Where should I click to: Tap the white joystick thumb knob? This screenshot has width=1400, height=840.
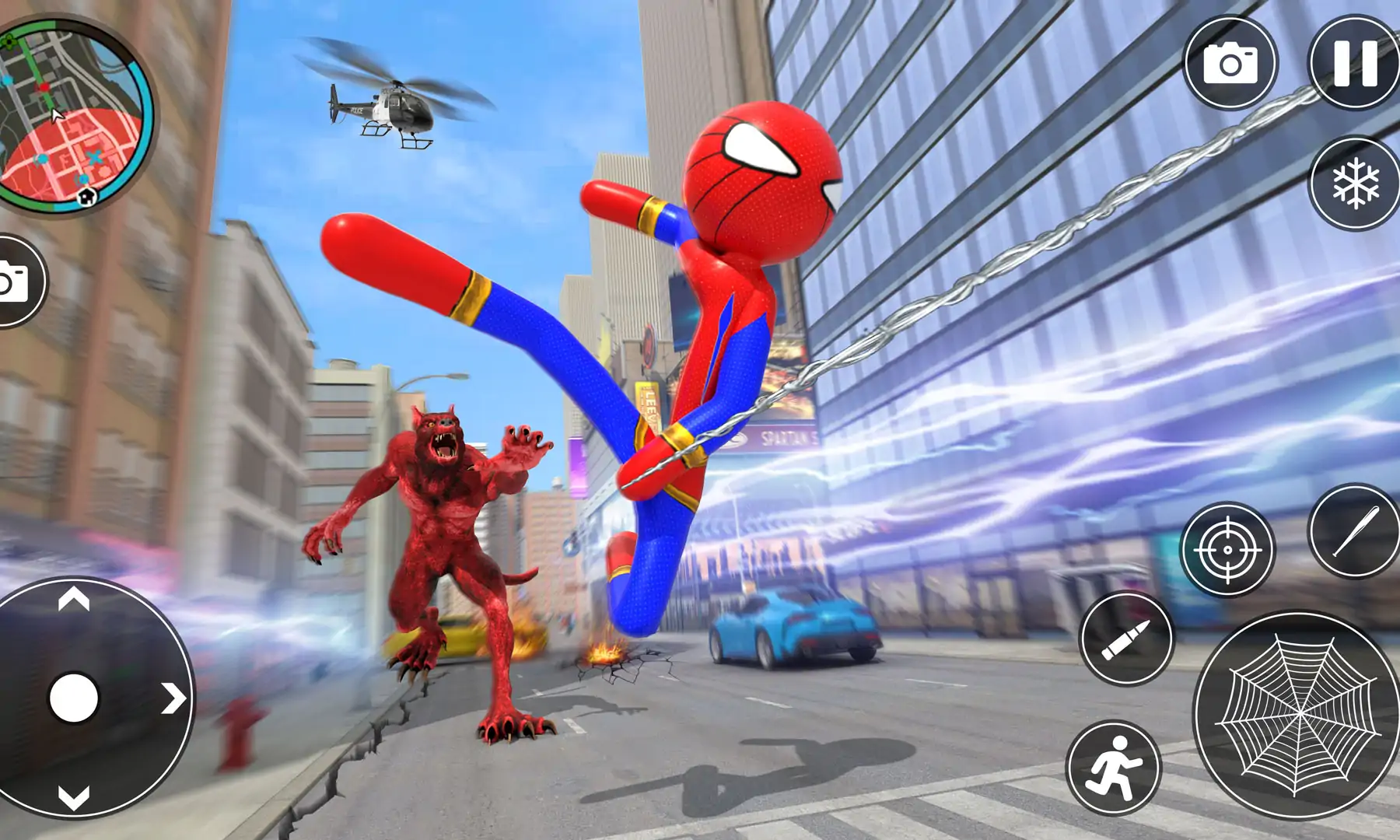pos(74,698)
